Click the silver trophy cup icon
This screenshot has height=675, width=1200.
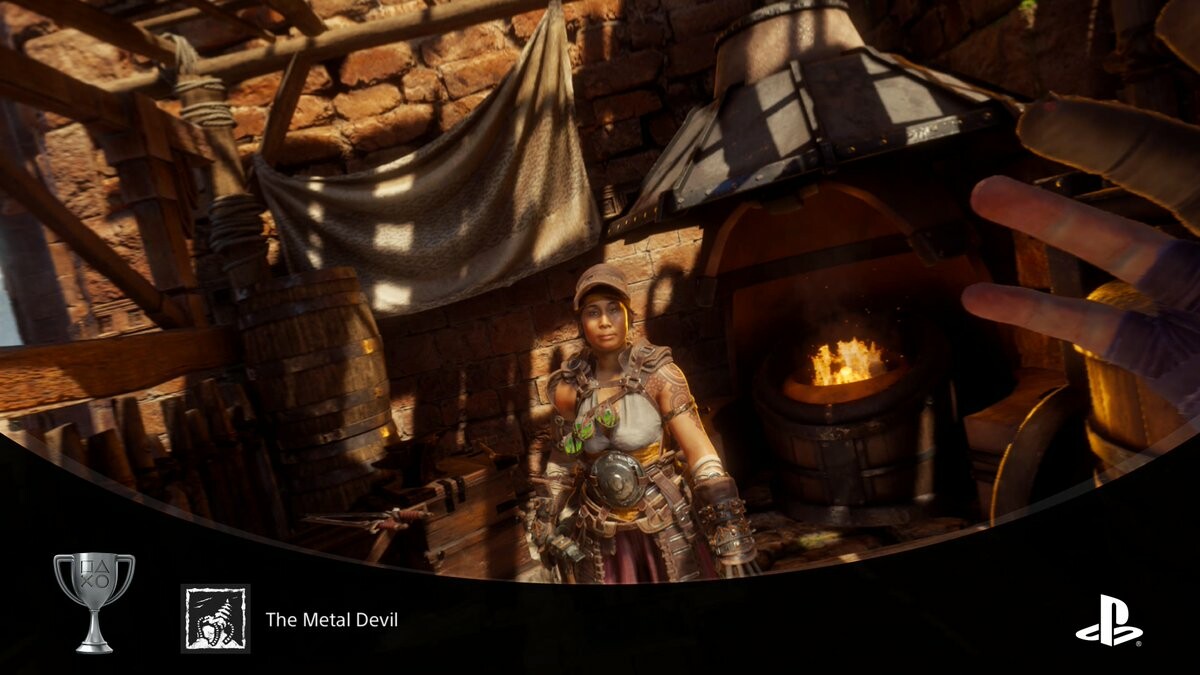(94, 602)
